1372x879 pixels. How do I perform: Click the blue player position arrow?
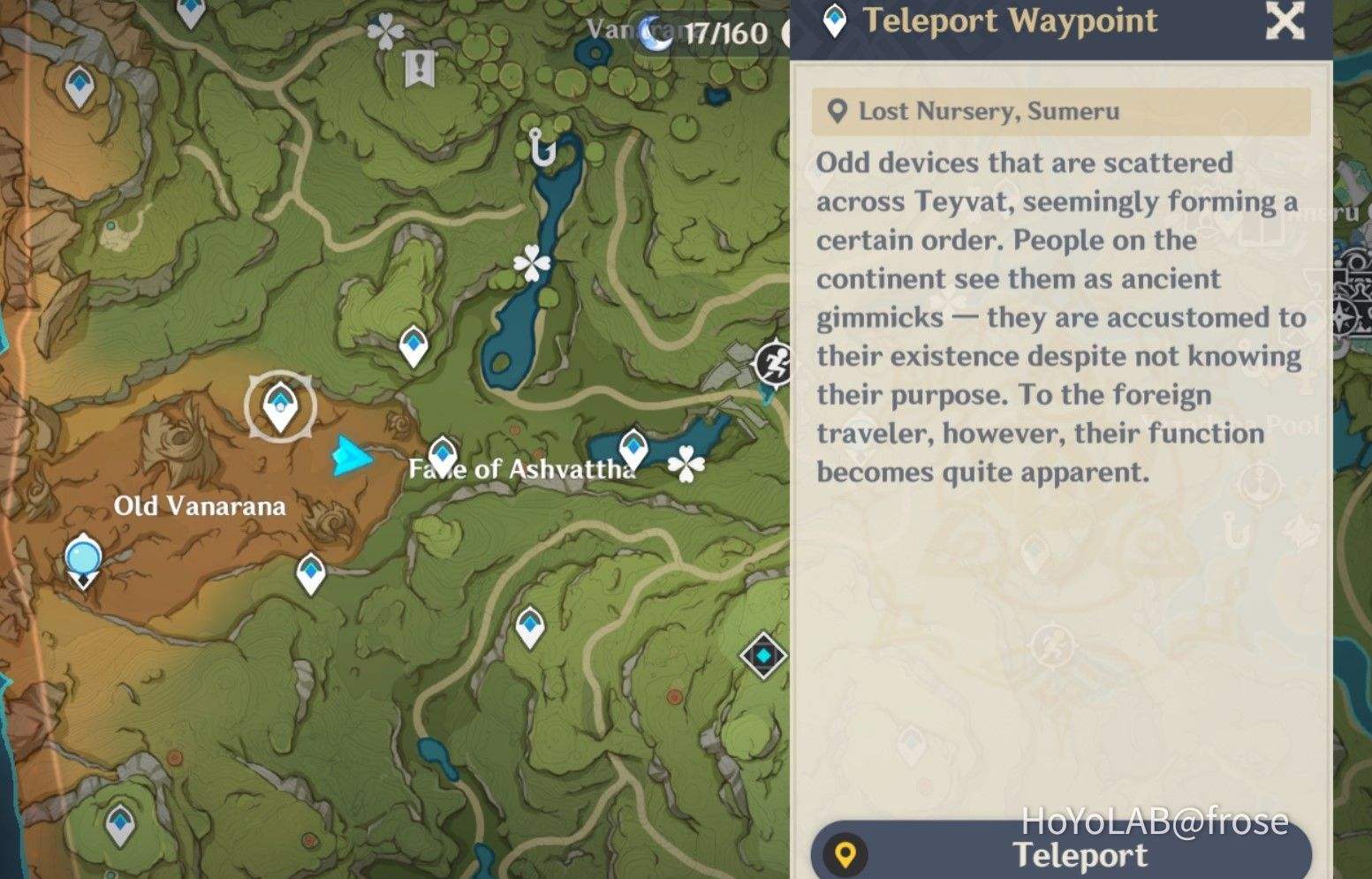[353, 458]
